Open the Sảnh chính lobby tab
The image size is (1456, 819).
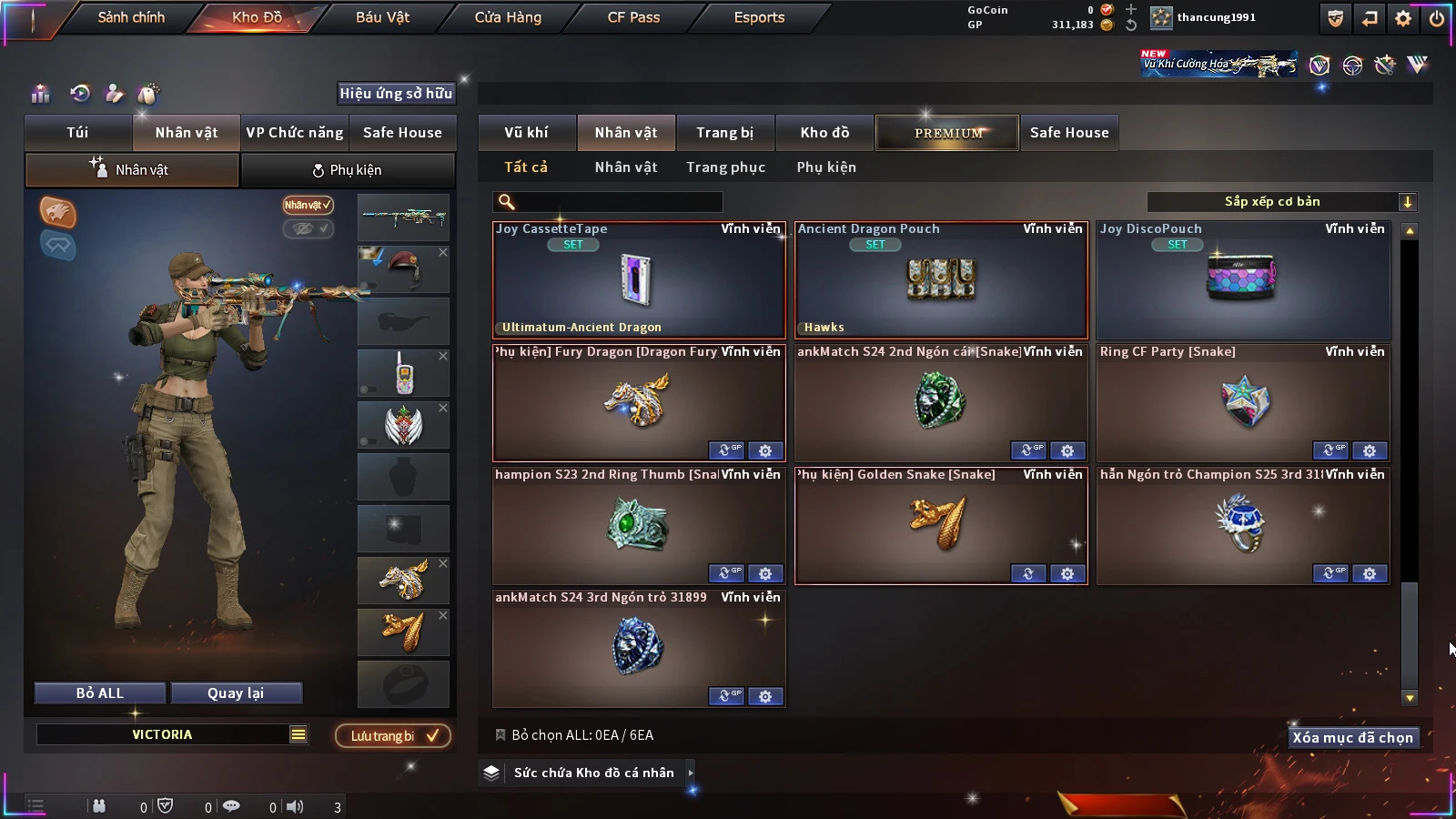click(131, 17)
